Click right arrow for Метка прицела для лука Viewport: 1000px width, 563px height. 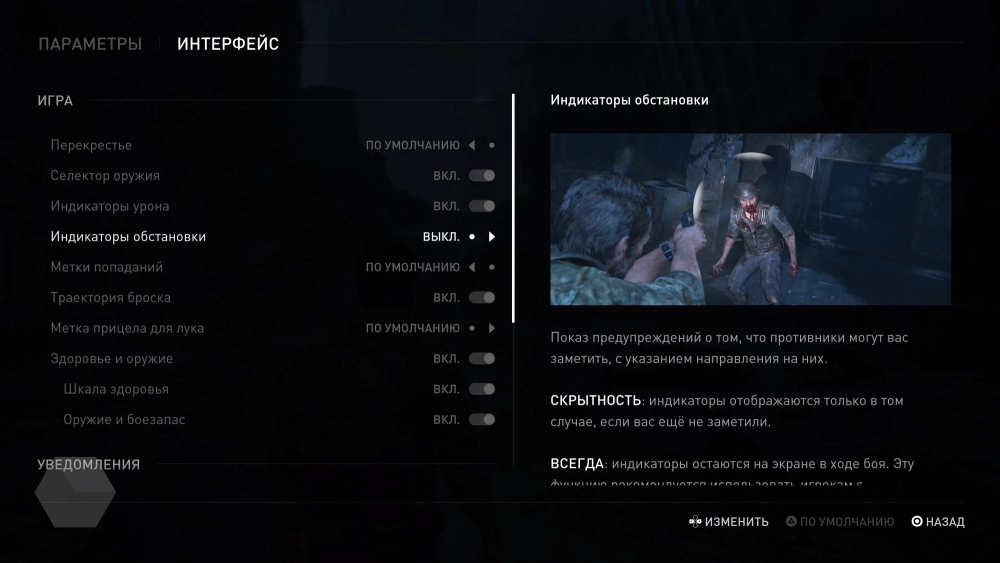point(492,328)
